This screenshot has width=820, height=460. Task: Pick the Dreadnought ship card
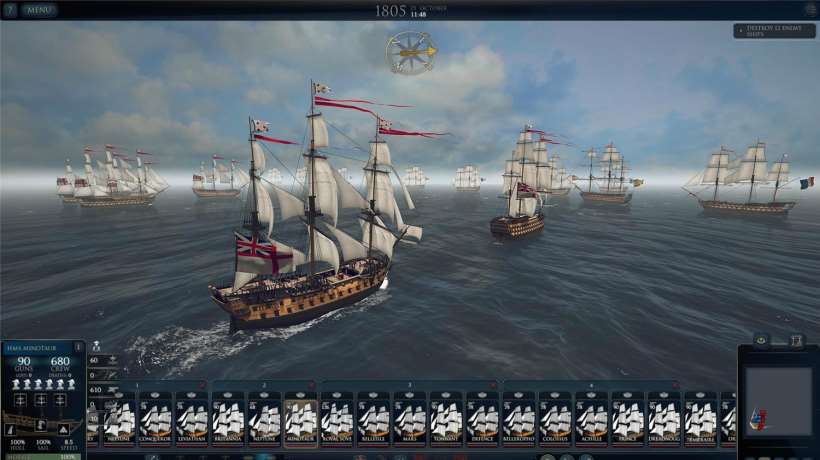click(x=664, y=418)
